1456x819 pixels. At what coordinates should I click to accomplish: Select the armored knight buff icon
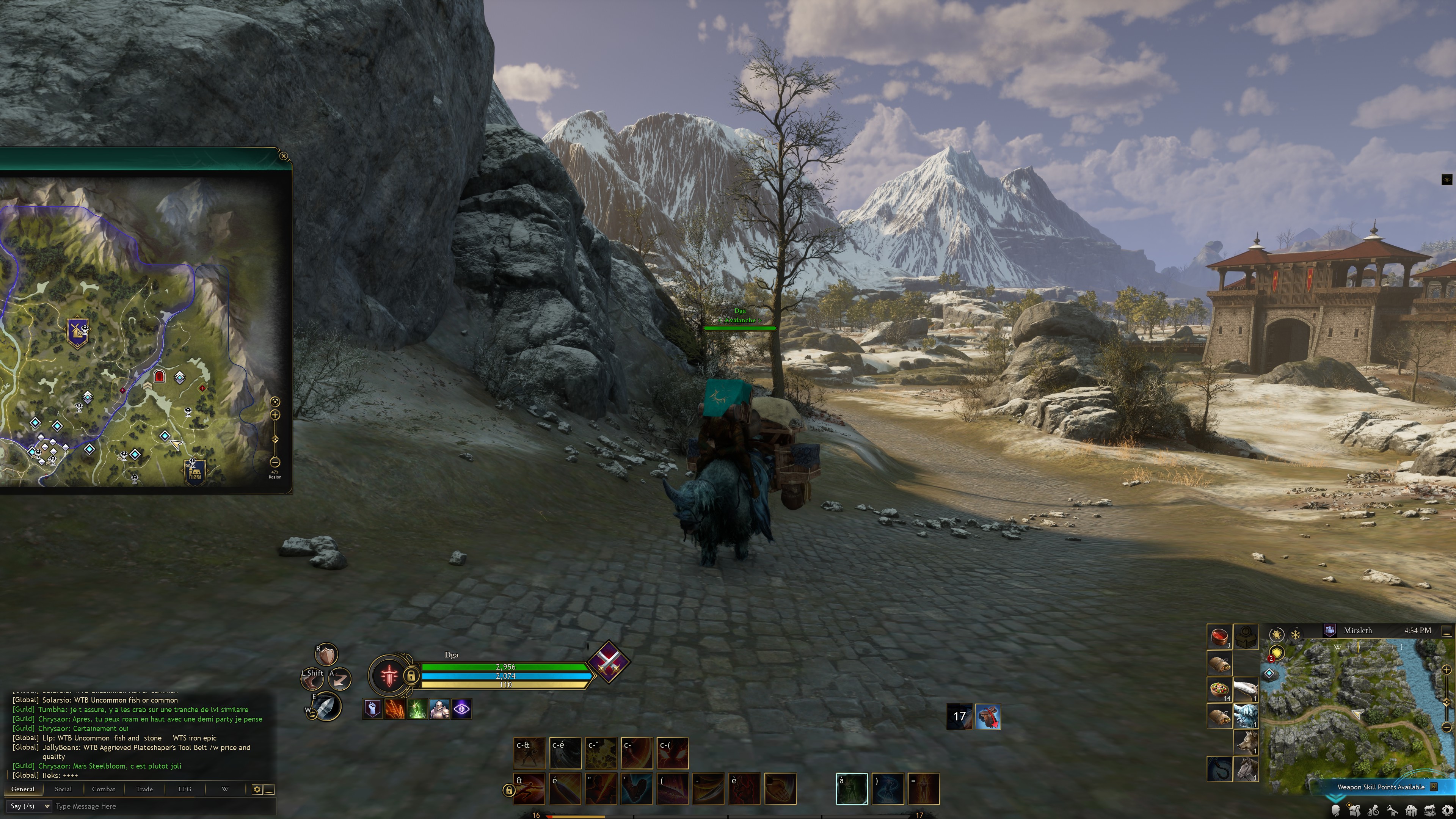coord(439,709)
